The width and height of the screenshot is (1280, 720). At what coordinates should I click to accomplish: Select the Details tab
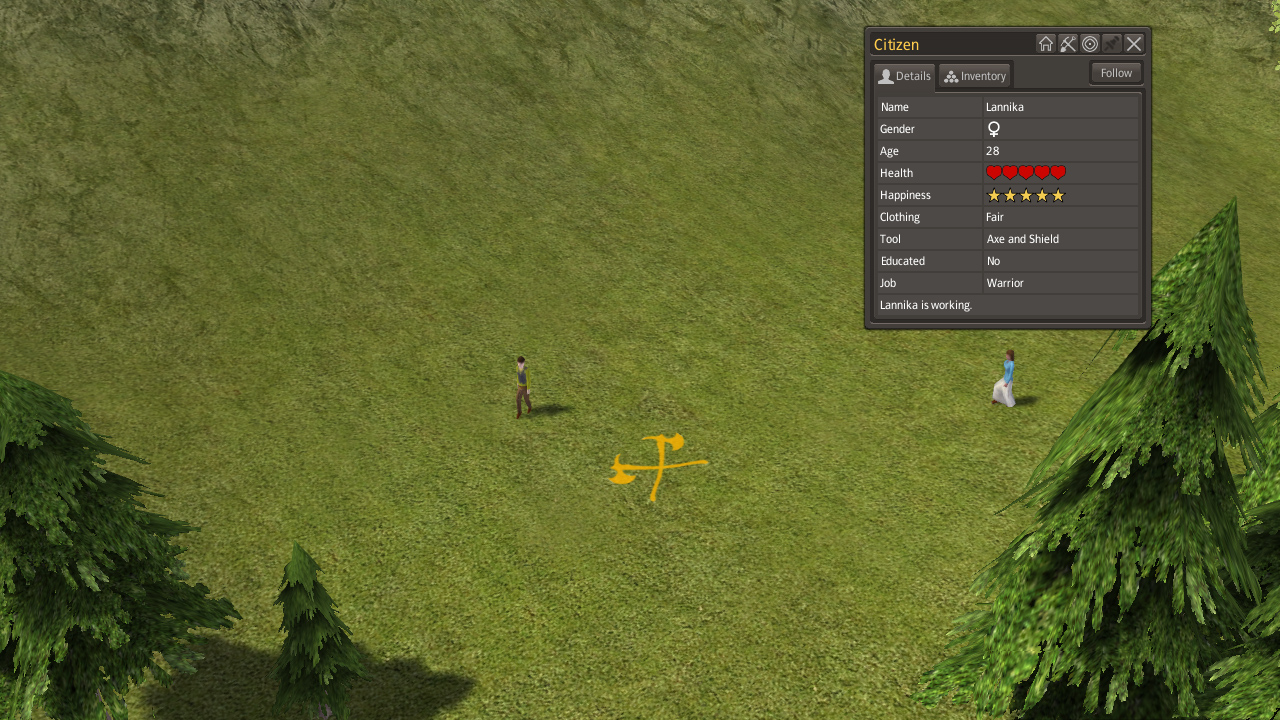(904, 76)
